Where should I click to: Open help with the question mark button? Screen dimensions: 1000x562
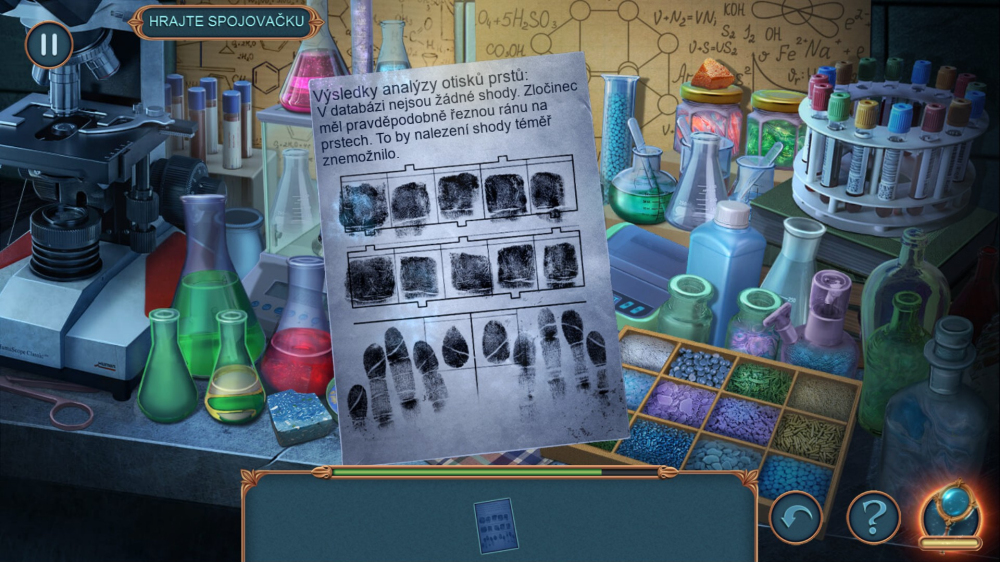[873, 517]
